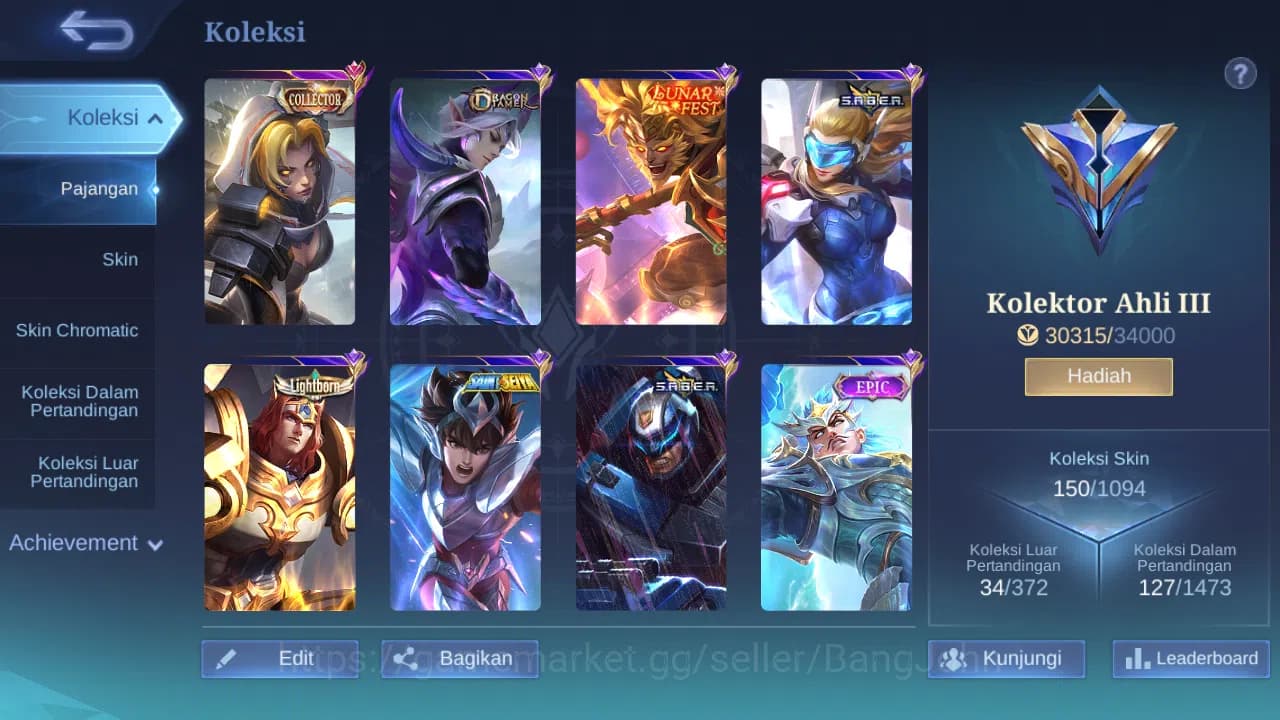Click the back arrow to exit Koleksi
1280x720 pixels.
click(95, 31)
